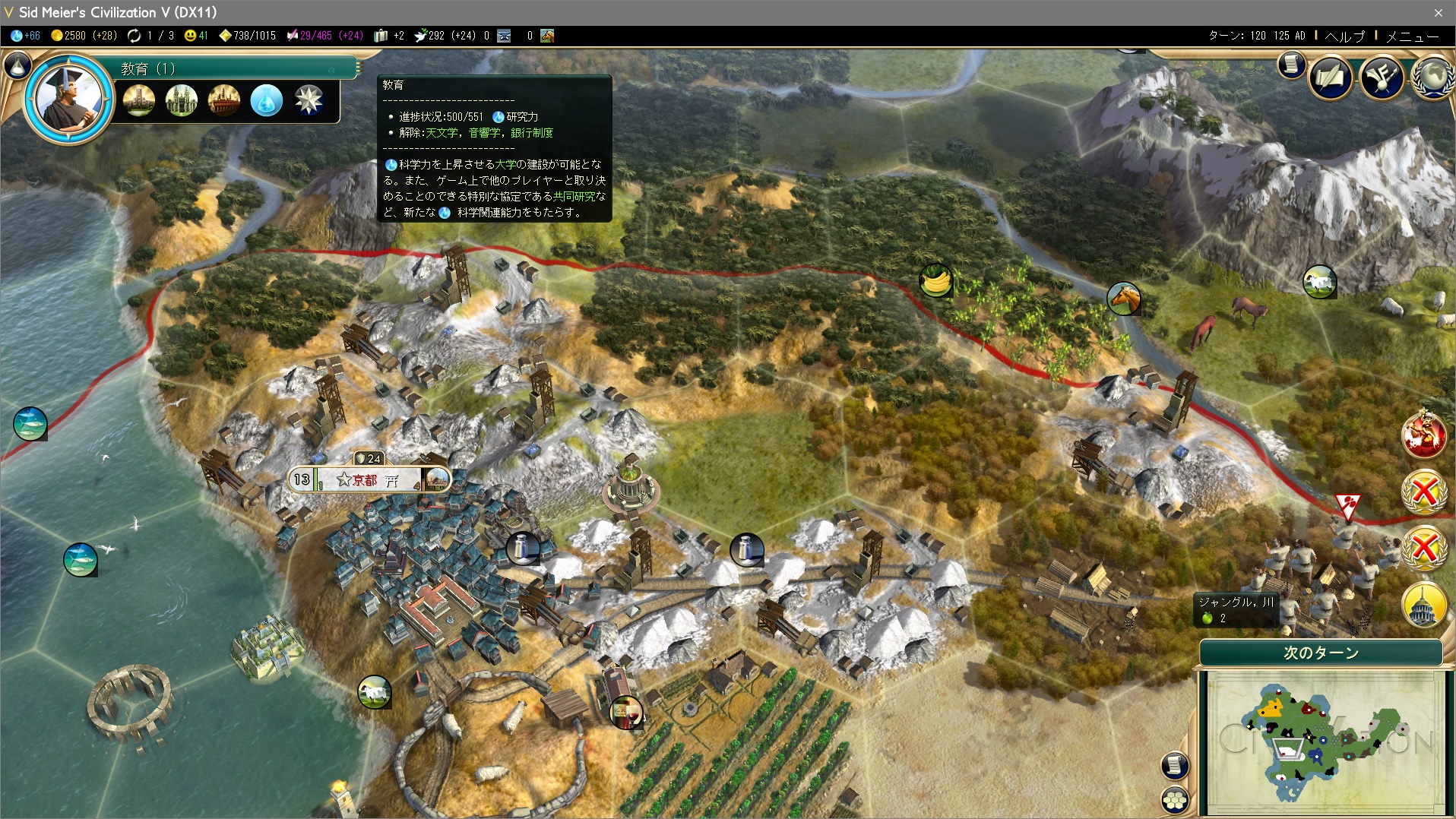Open the メニュー game menu
The height and width of the screenshot is (819, 1456).
tap(1412, 36)
